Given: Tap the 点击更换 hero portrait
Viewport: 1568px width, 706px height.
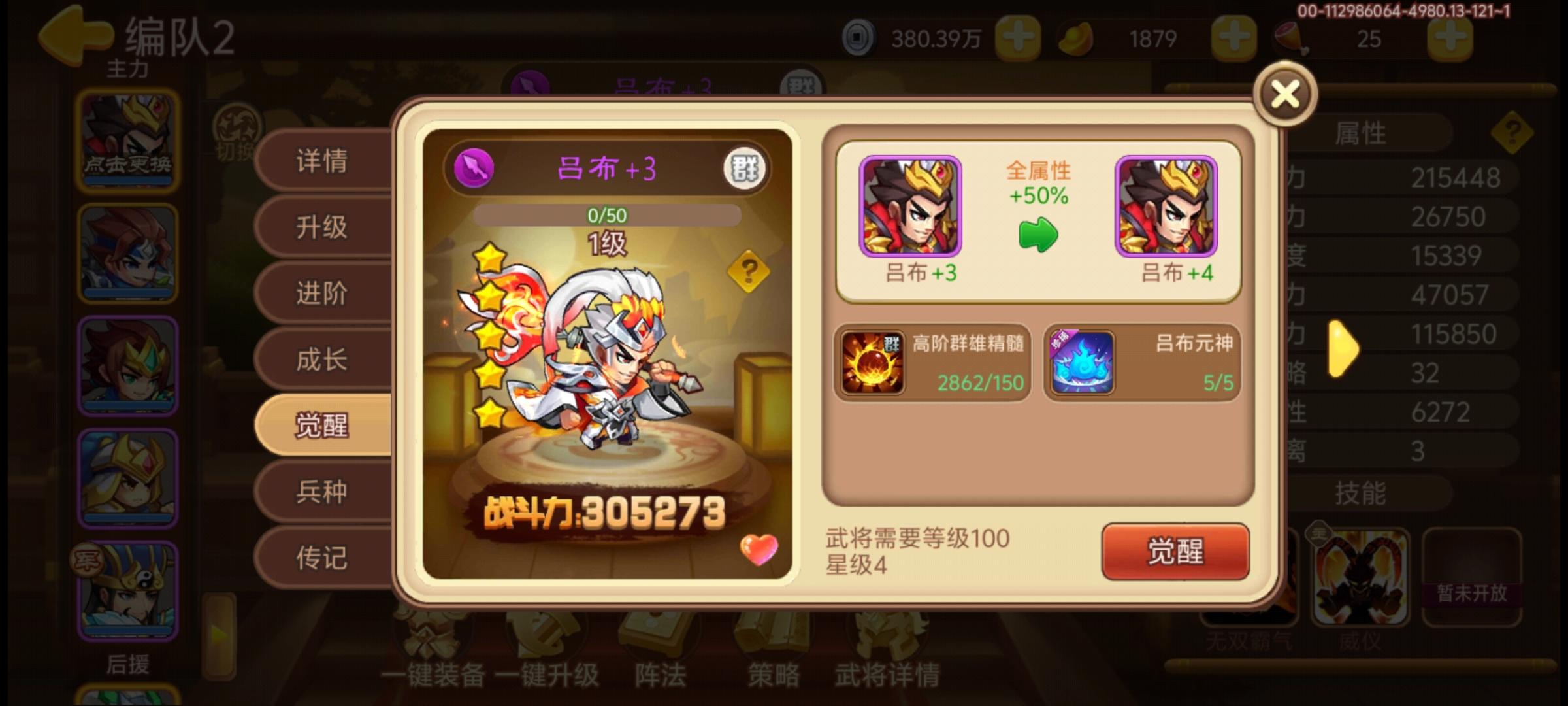Looking at the screenshot, I should (x=126, y=139).
